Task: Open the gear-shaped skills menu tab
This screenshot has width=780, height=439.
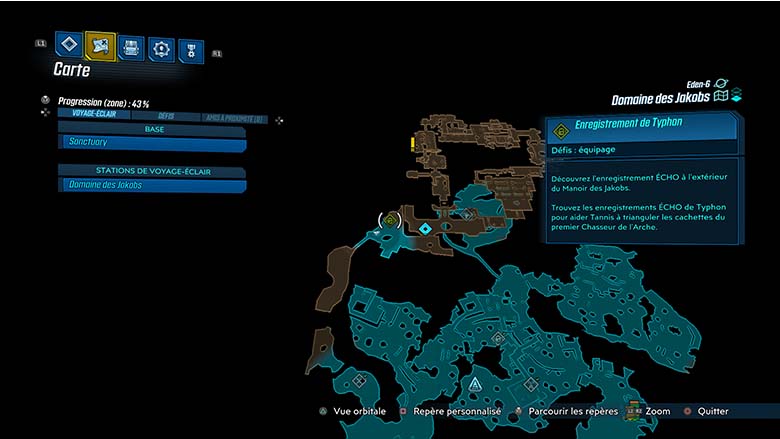Action: [161, 49]
